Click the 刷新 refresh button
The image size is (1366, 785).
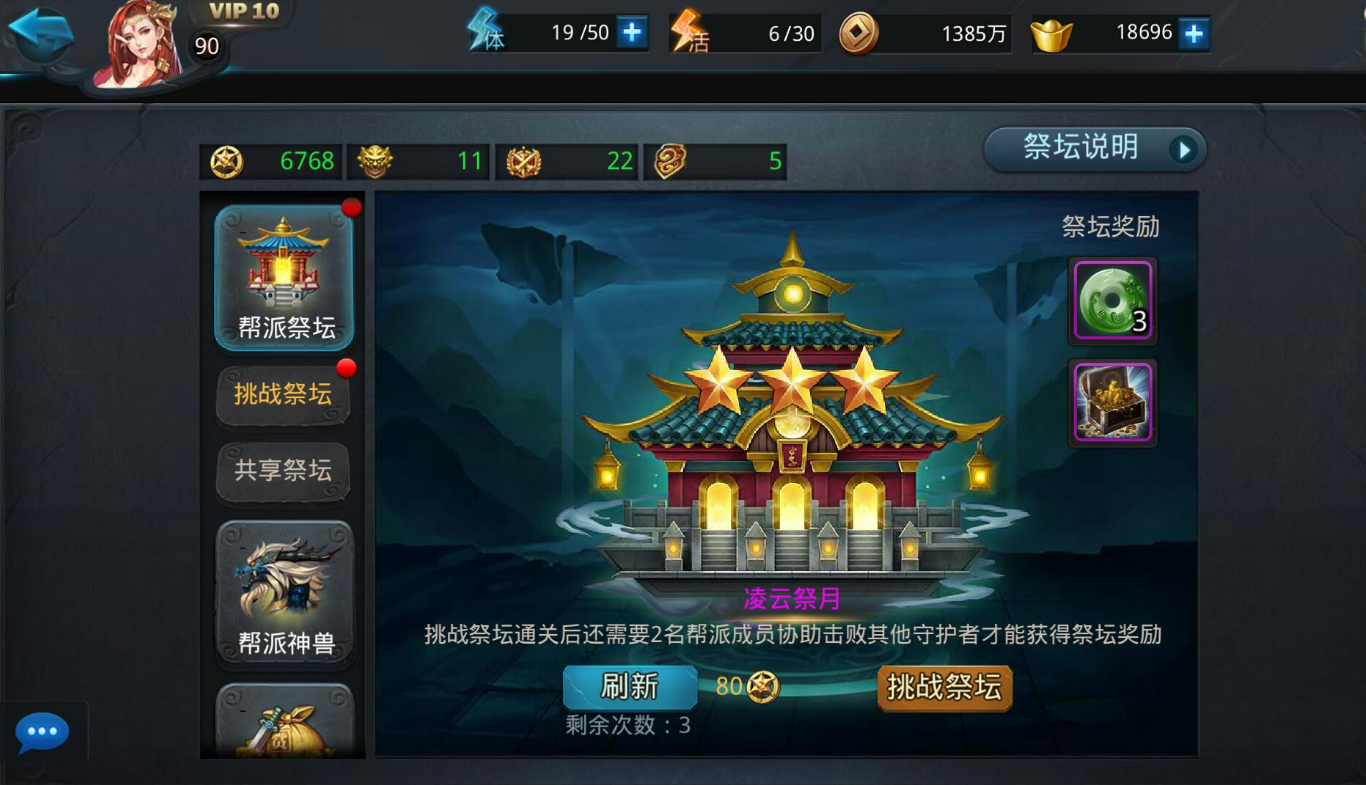pos(630,687)
